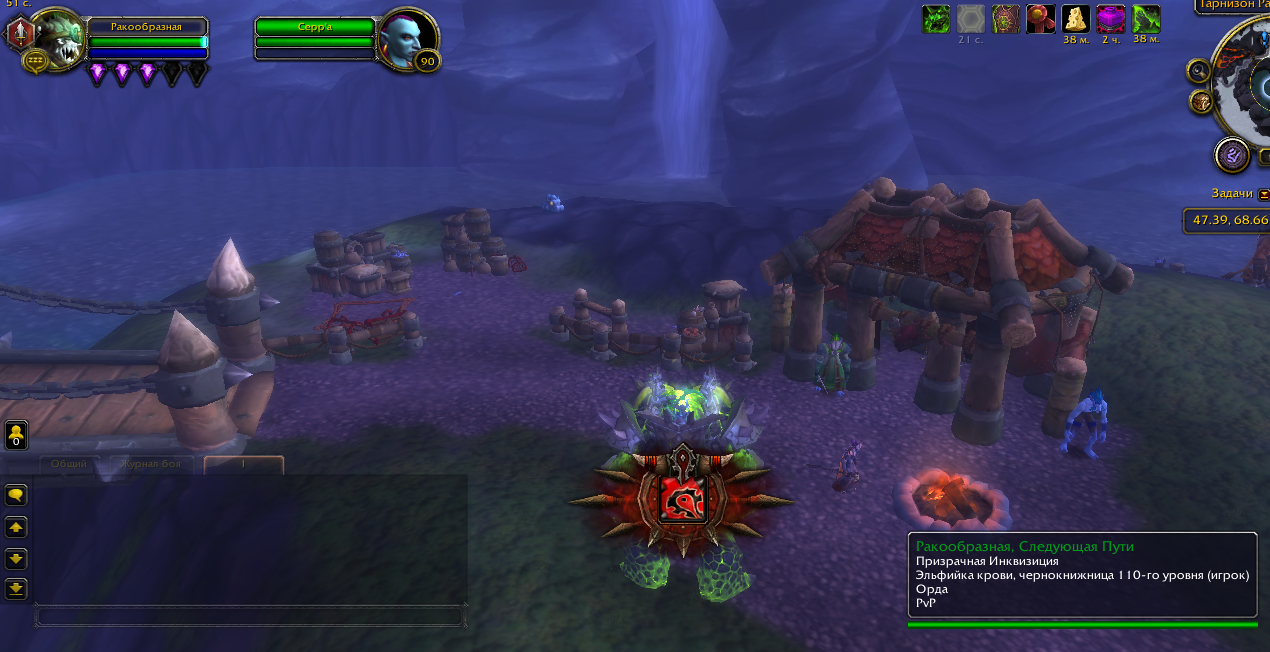The height and width of the screenshot is (652, 1270).
Task: Click the chat text input box
Action: tap(249, 616)
